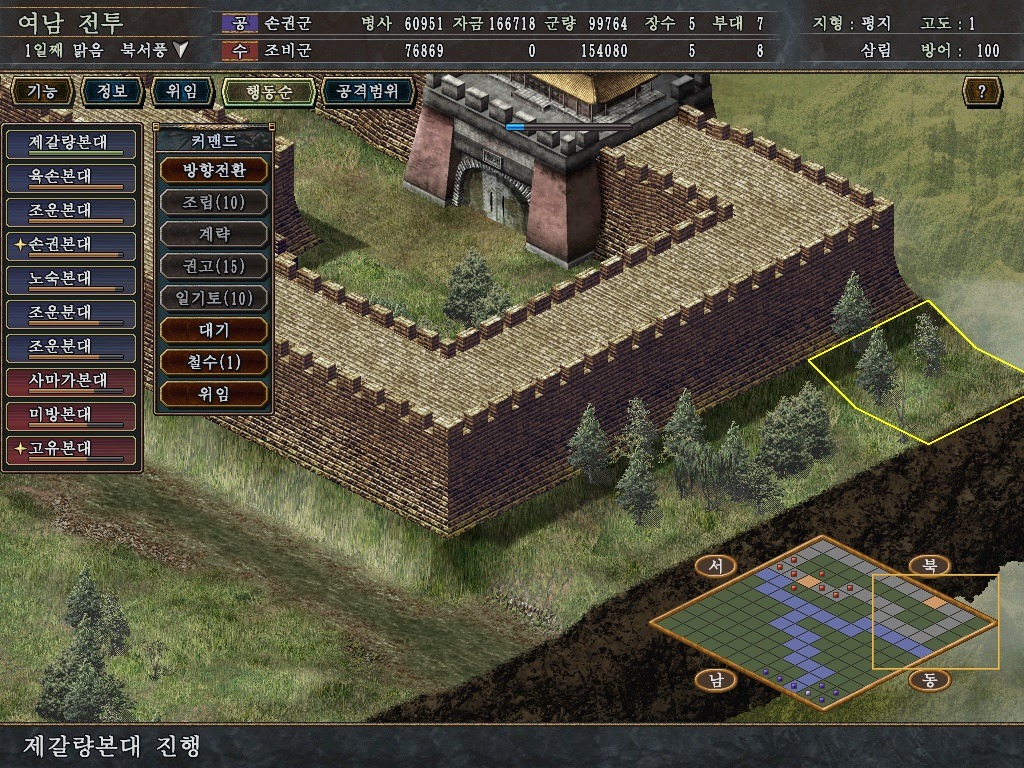Open the question mark help button

point(982,92)
